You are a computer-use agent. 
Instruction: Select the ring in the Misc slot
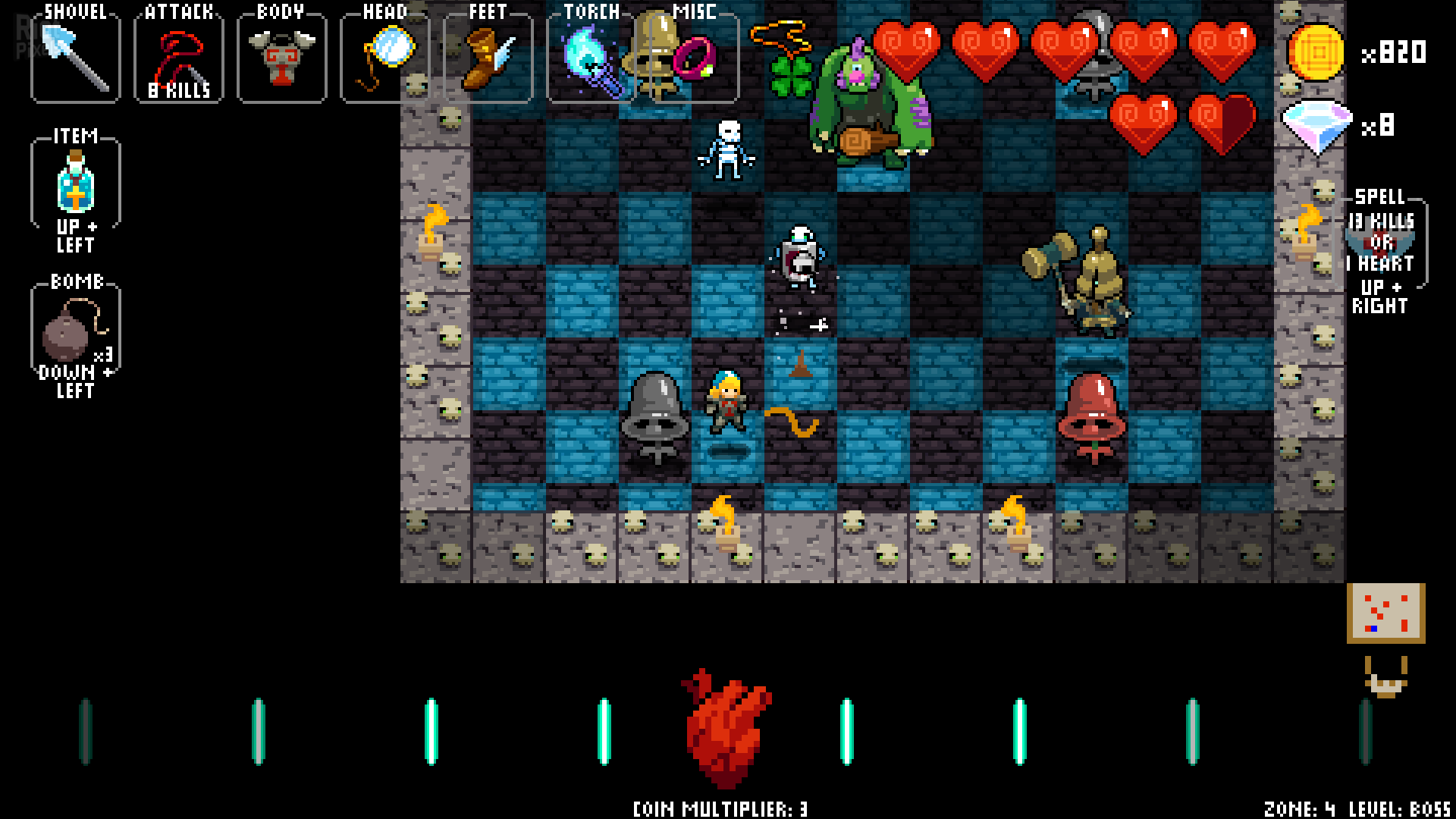coord(695,58)
